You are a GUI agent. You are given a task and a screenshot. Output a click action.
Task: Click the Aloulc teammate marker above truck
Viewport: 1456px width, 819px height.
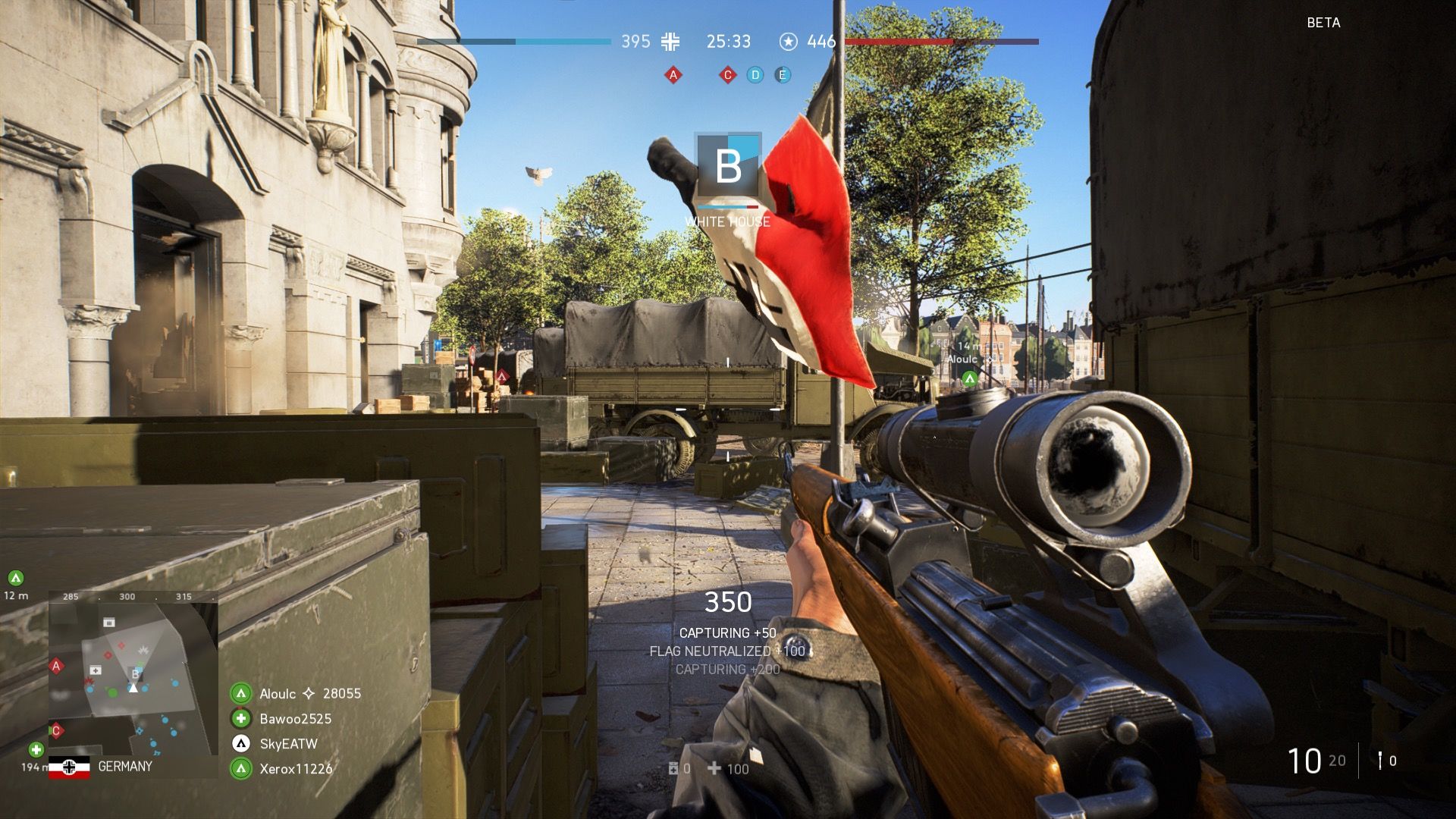(x=969, y=378)
